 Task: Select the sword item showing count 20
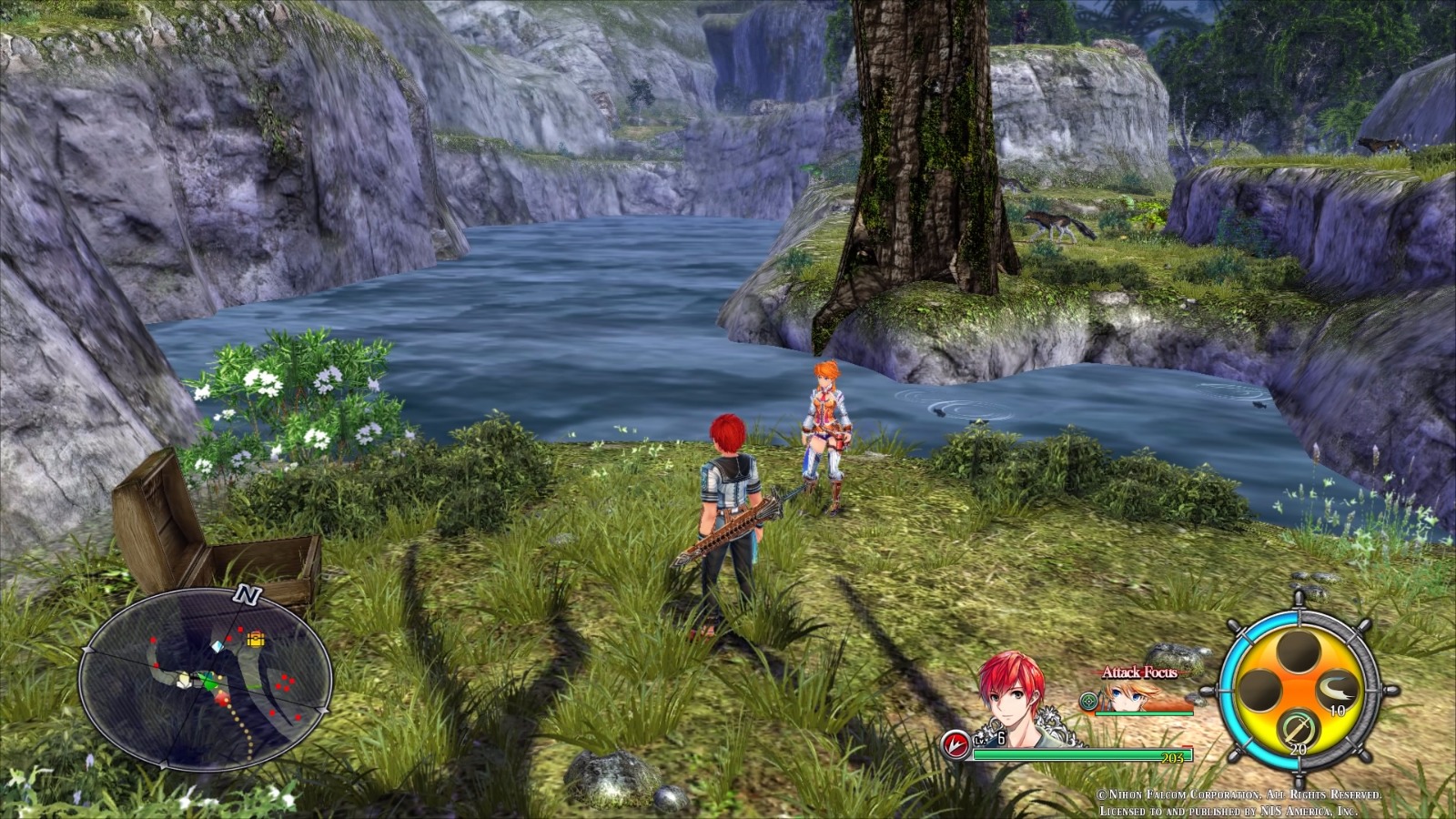[1298, 728]
